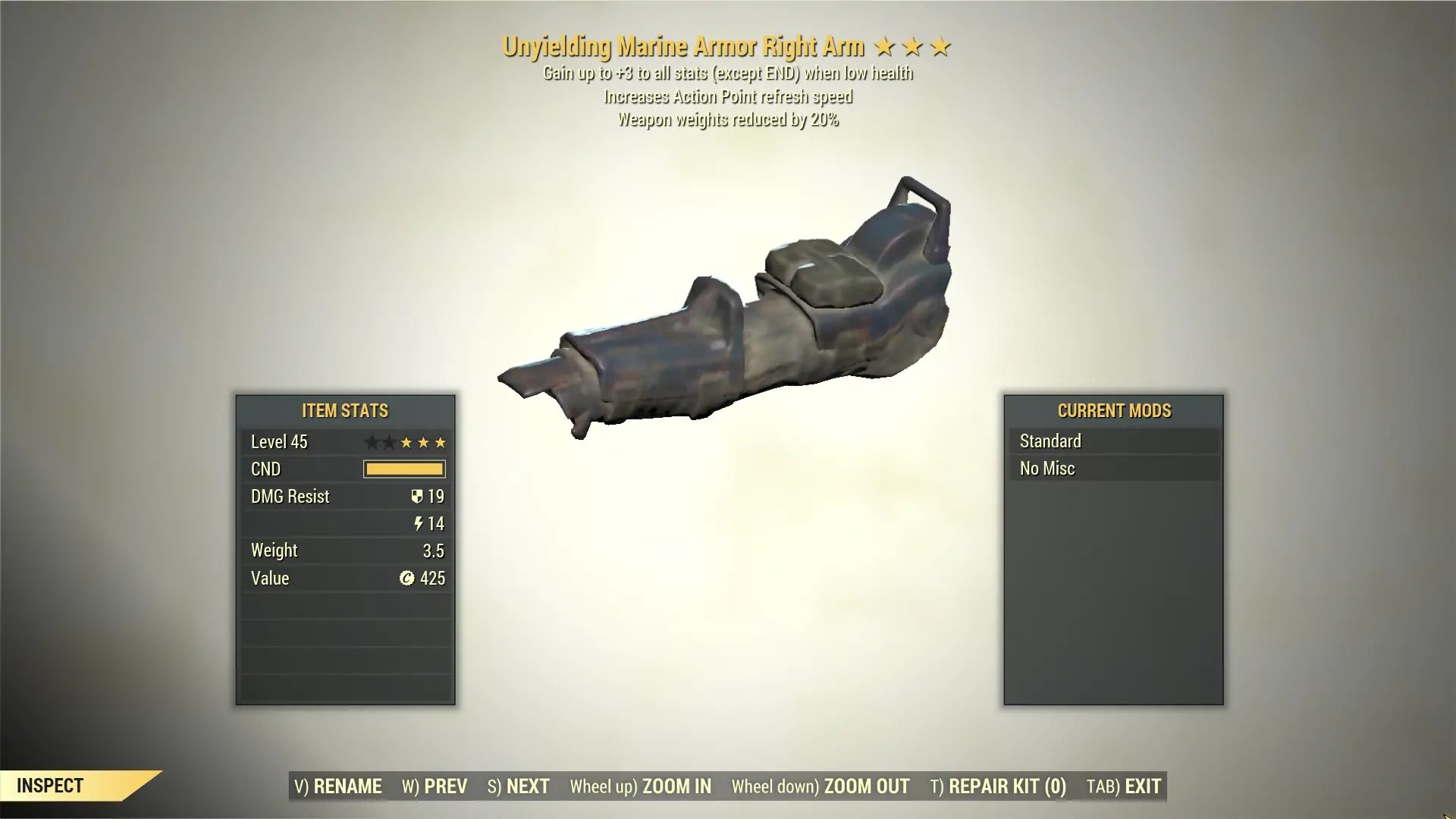Click the energy bolt resistance icon
Image resolution: width=1456 pixels, height=819 pixels.
point(417,524)
